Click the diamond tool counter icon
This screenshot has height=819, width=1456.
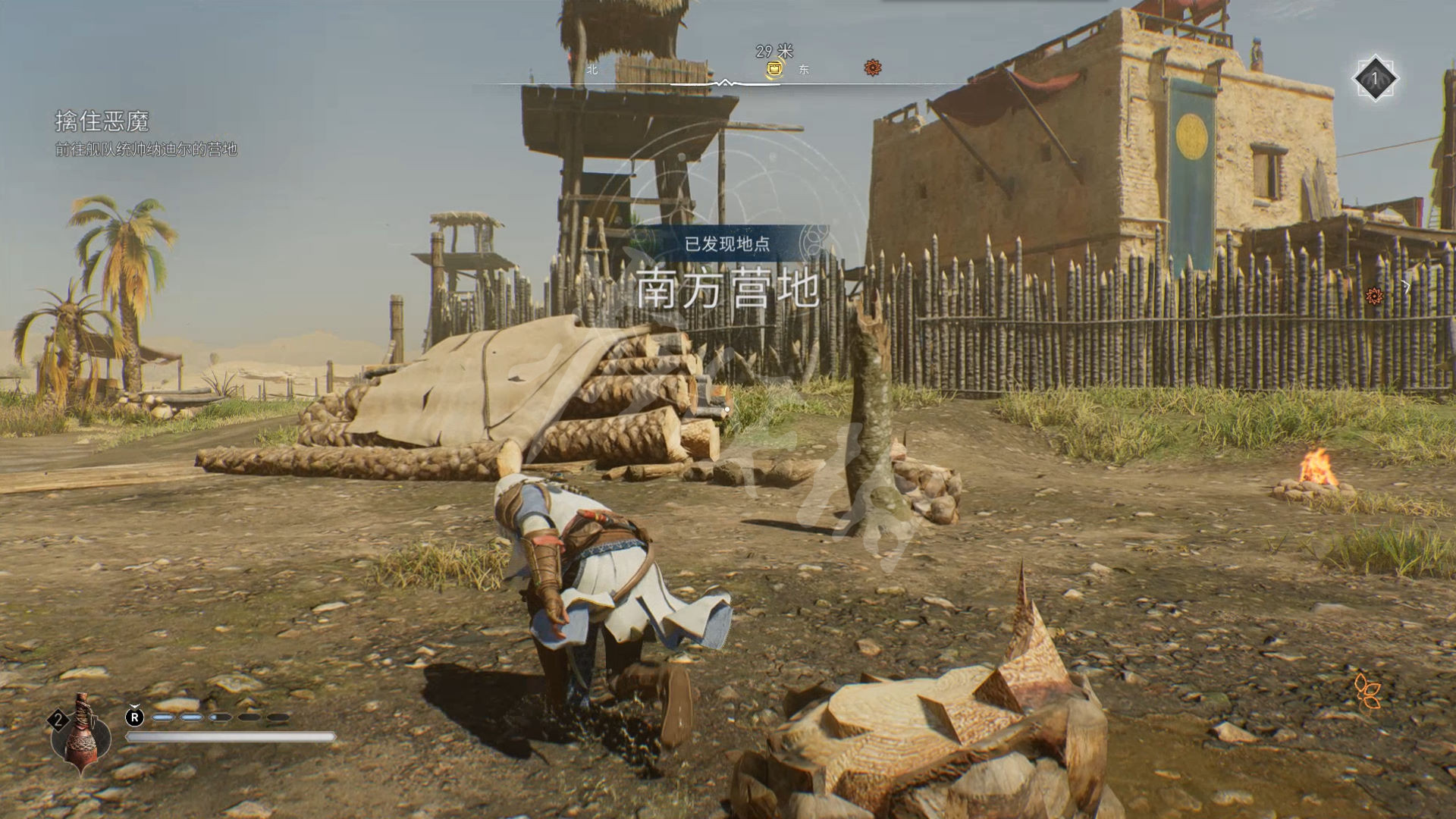(1375, 78)
